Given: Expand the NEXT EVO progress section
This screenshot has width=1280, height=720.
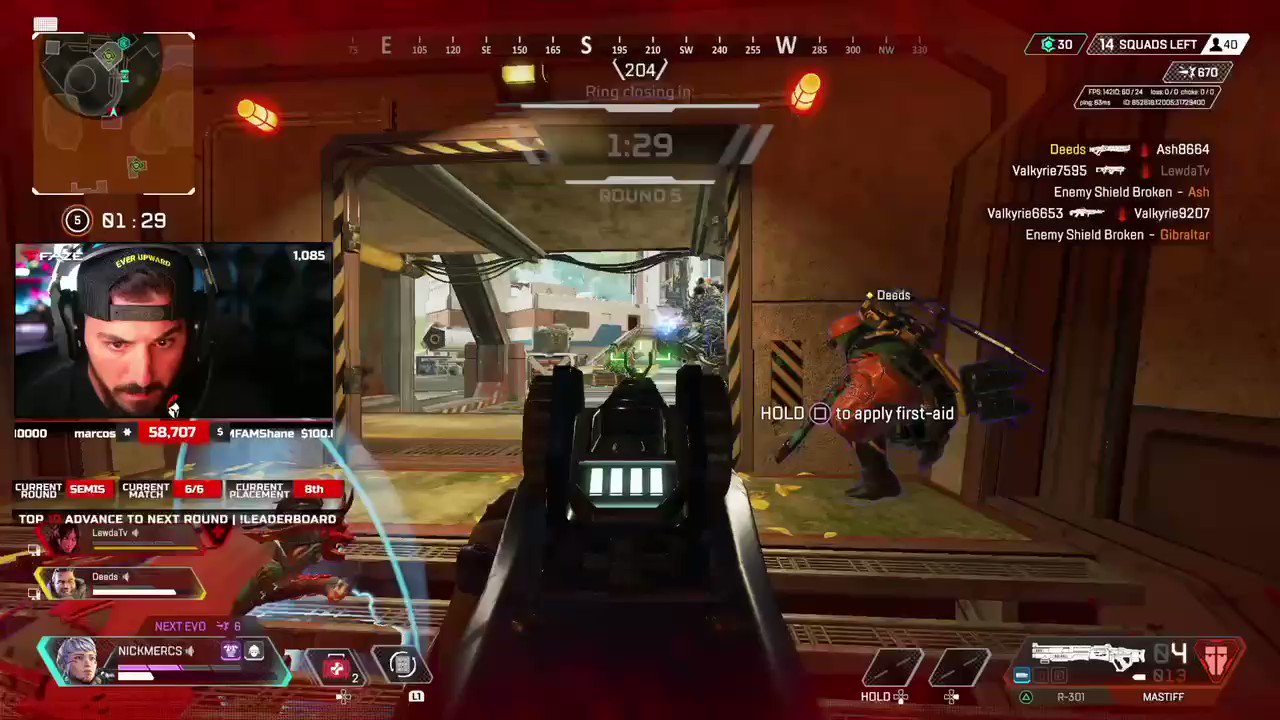Looking at the screenshot, I should click(x=180, y=625).
